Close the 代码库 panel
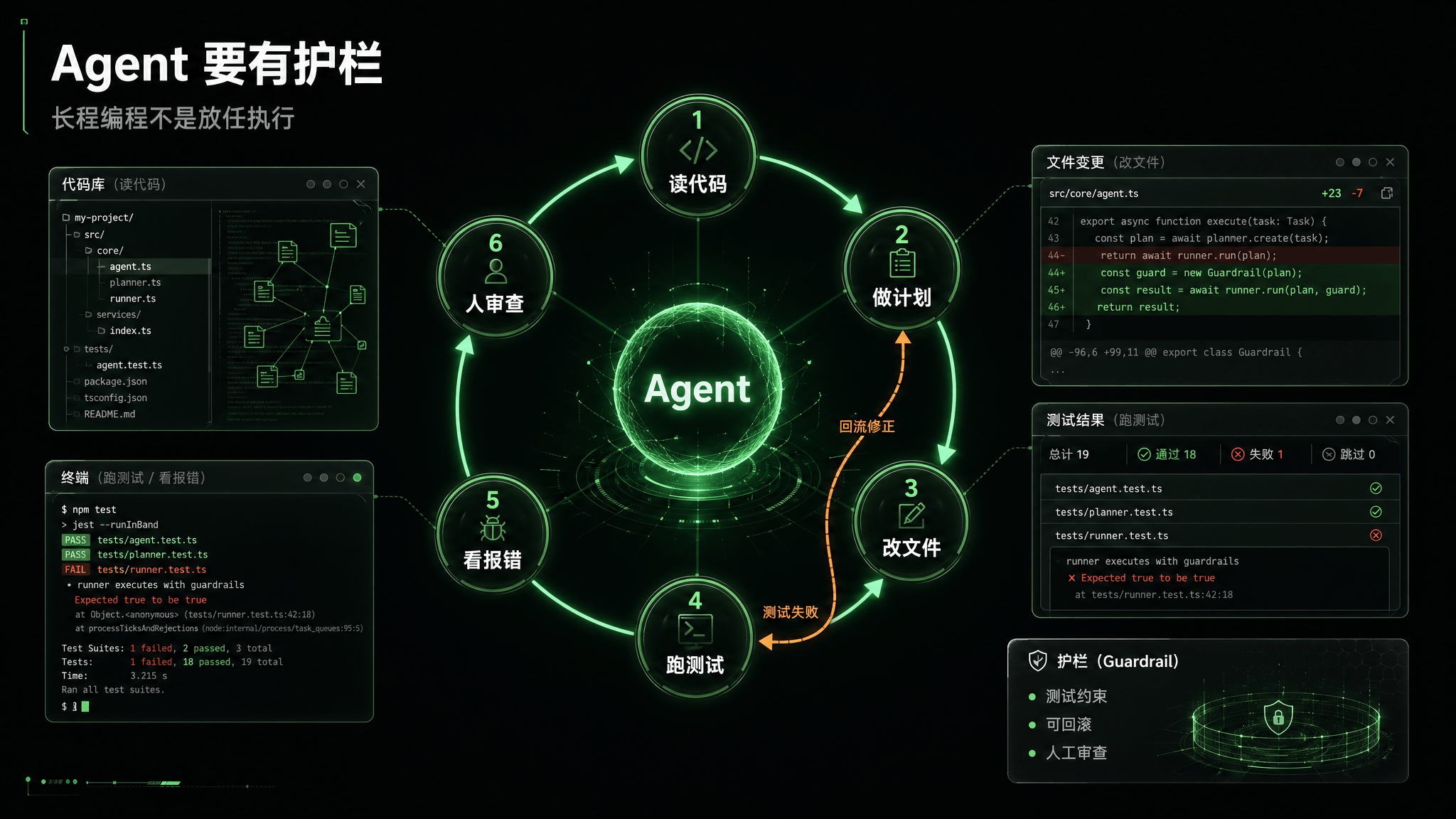This screenshot has height=819, width=1456. (361, 184)
